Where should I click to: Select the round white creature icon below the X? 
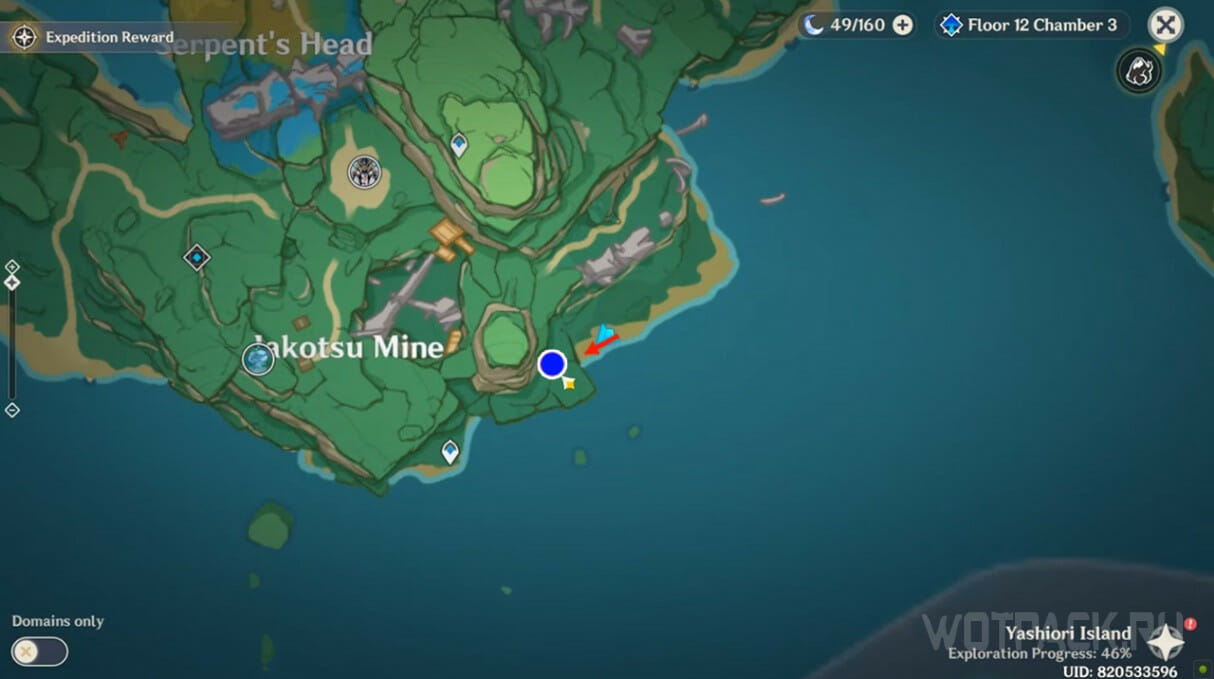click(x=1139, y=71)
